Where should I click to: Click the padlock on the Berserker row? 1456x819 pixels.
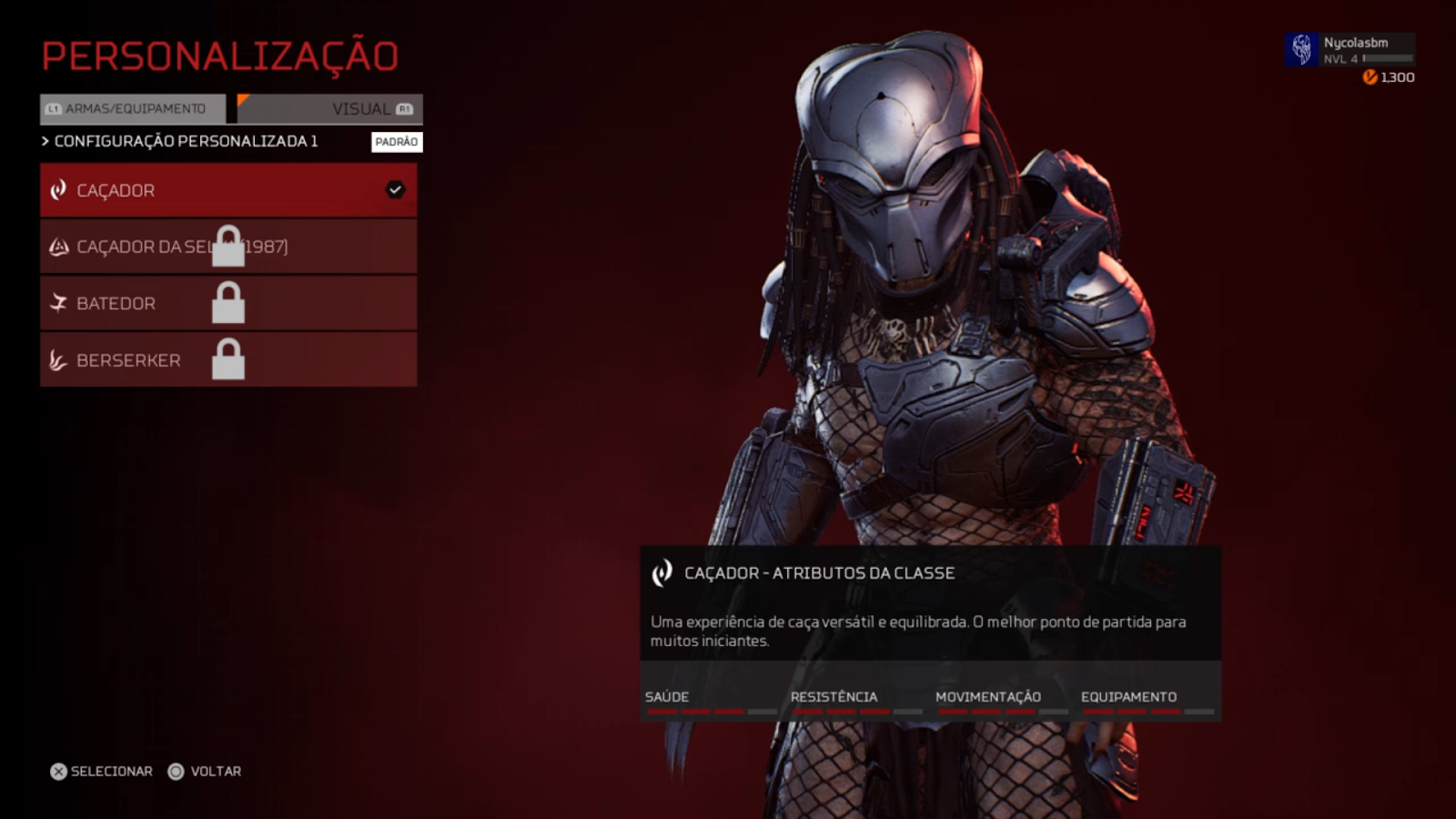click(x=229, y=359)
